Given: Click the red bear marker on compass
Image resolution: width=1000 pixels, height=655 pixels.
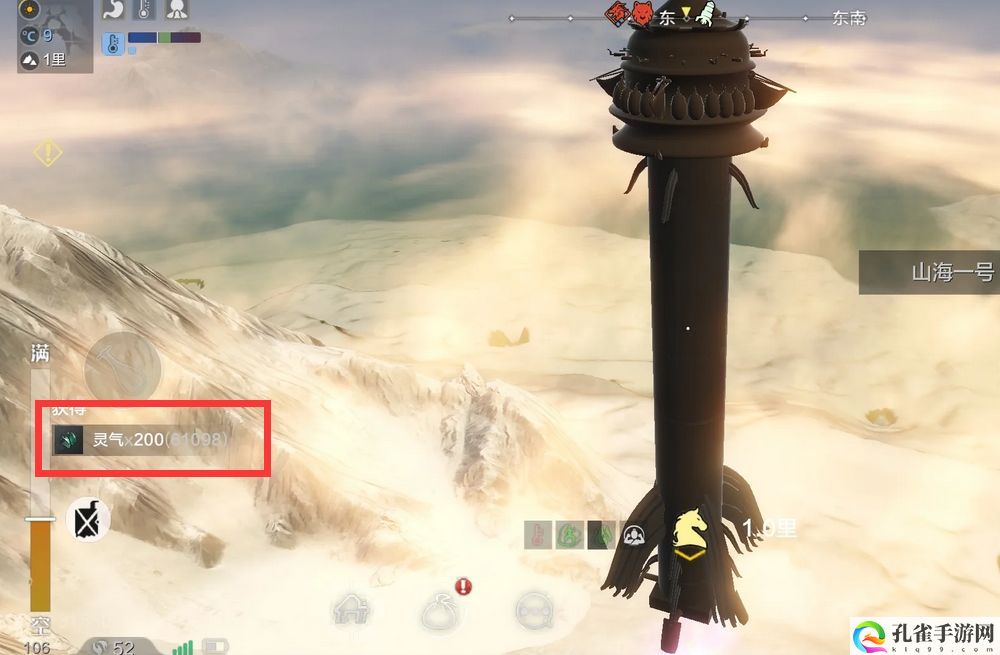Looking at the screenshot, I should tap(640, 15).
